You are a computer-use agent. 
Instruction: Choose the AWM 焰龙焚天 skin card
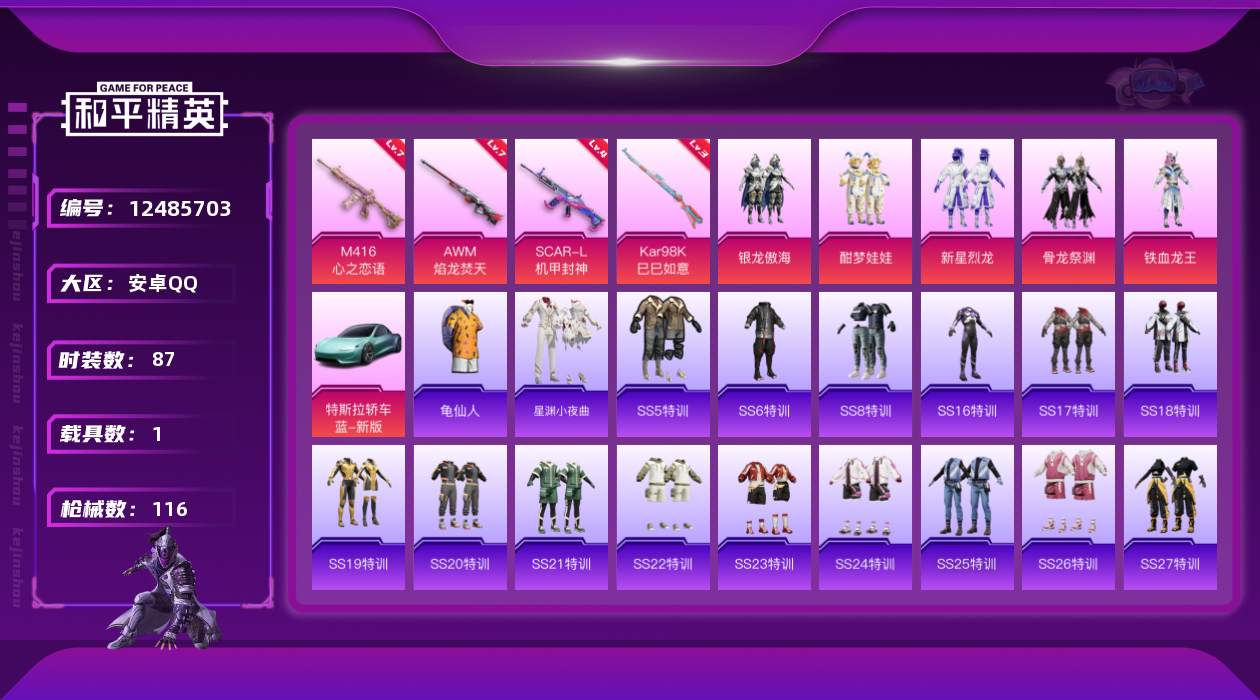click(460, 211)
